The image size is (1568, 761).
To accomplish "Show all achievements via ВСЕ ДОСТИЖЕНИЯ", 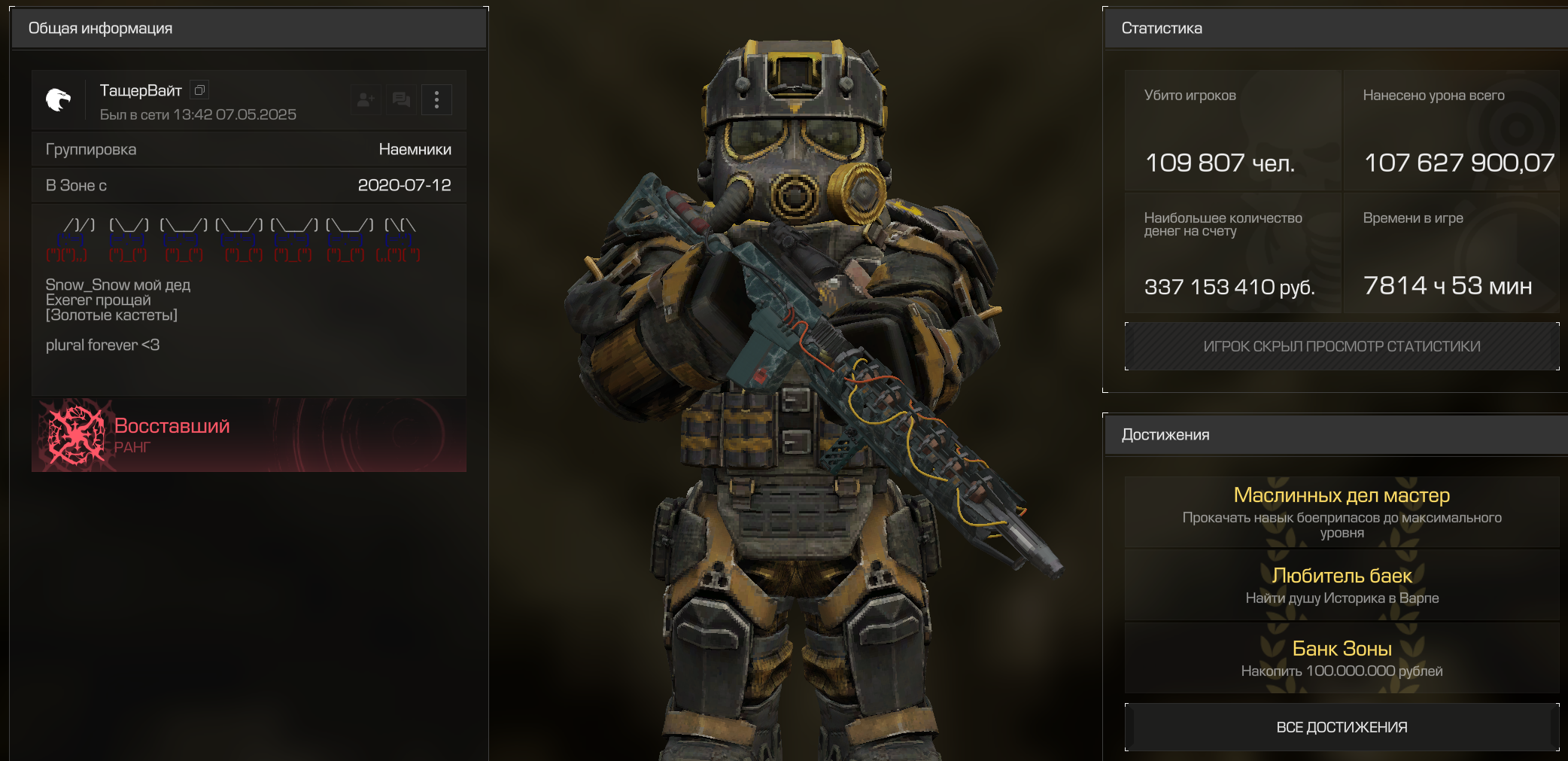I will (1342, 727).
